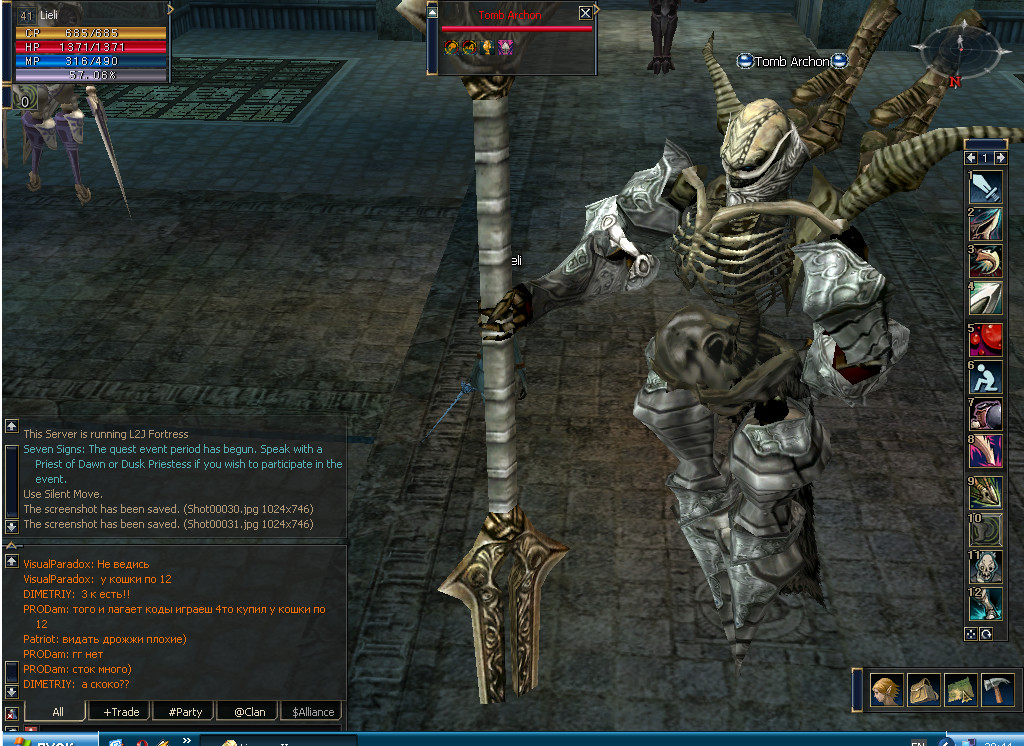
Task: Use the sword attack shortcut in slot 1
Action: point(986,187)
